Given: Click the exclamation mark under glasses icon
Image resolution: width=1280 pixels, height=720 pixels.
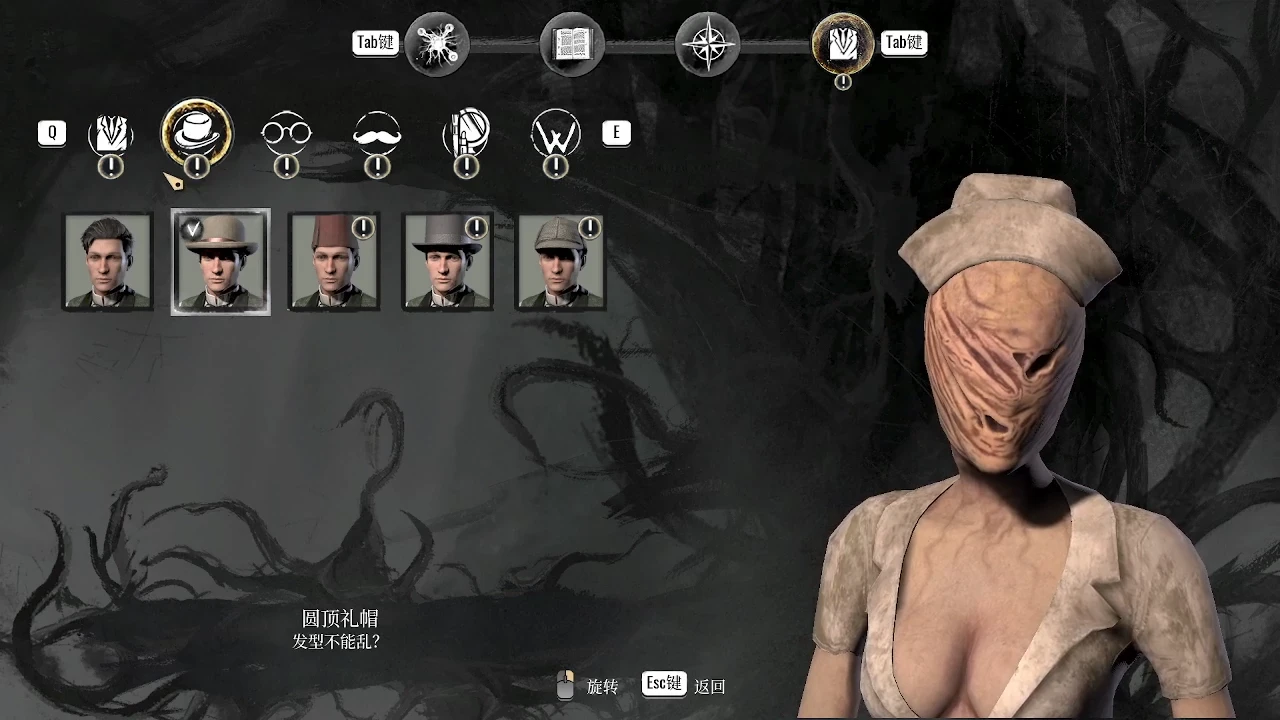Looking at the screenshot, I should point(286,168).
